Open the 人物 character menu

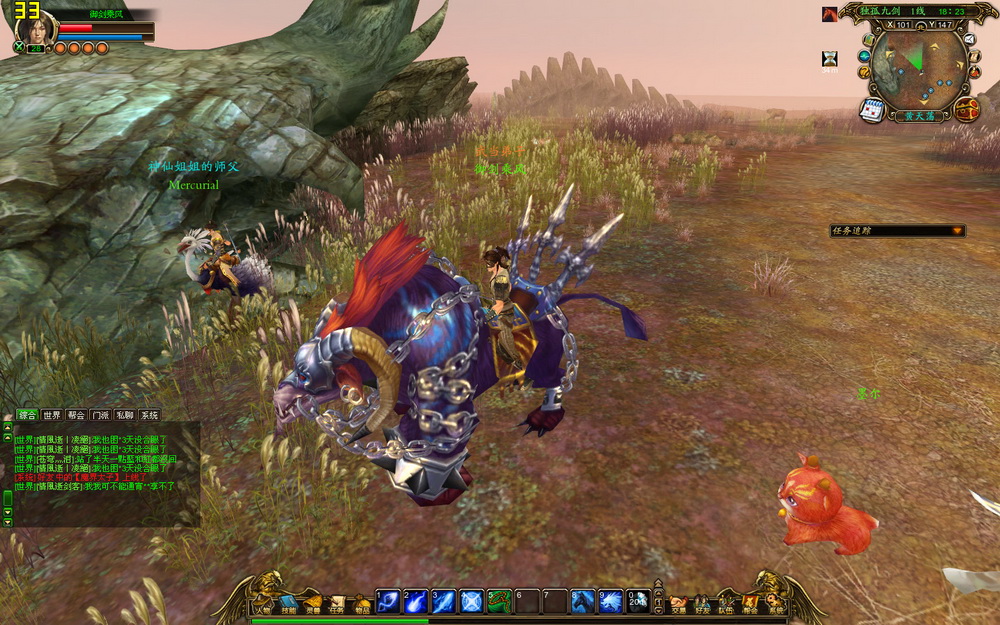coord(263,604)
